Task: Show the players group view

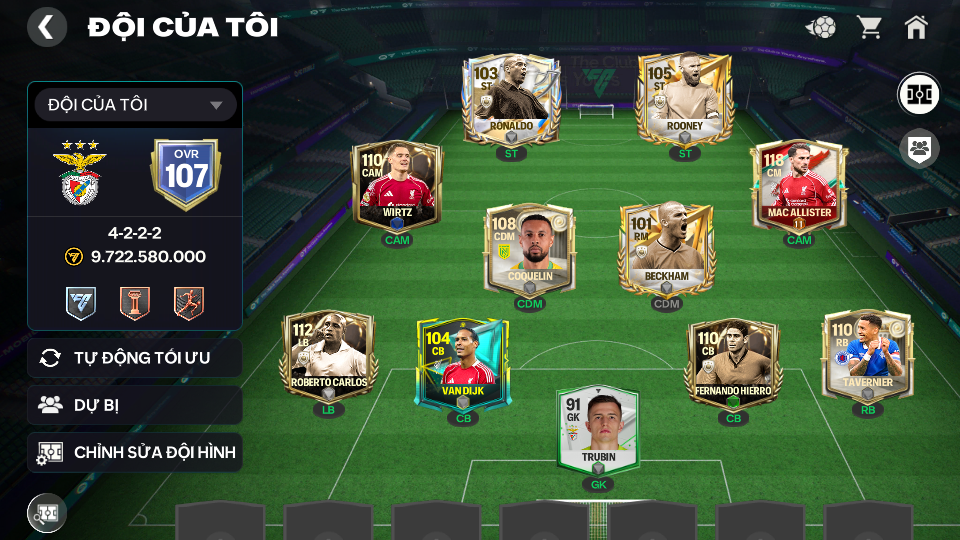Action: (917, 149)
